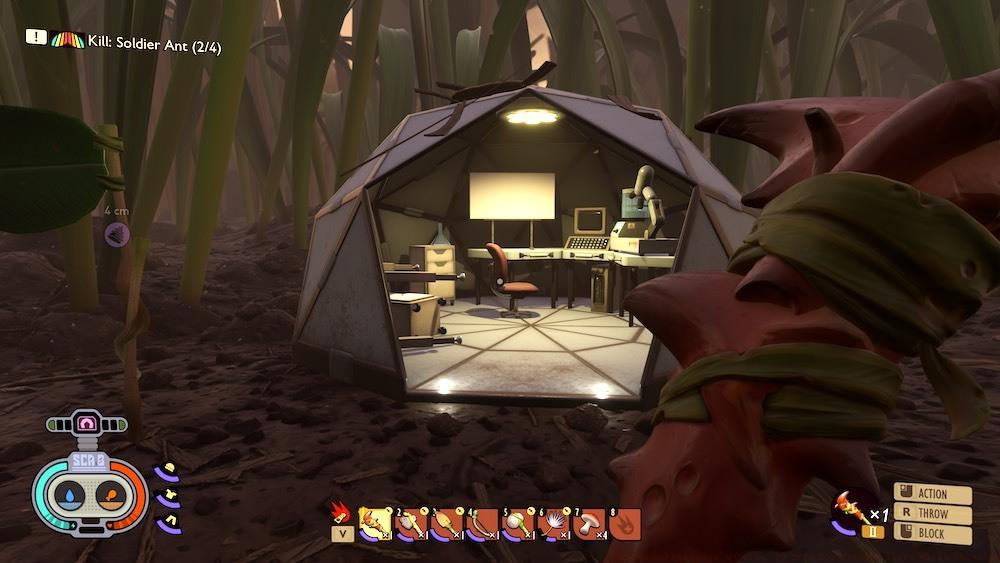Click the exclamation quest alert icon

[x=36, y=36]
